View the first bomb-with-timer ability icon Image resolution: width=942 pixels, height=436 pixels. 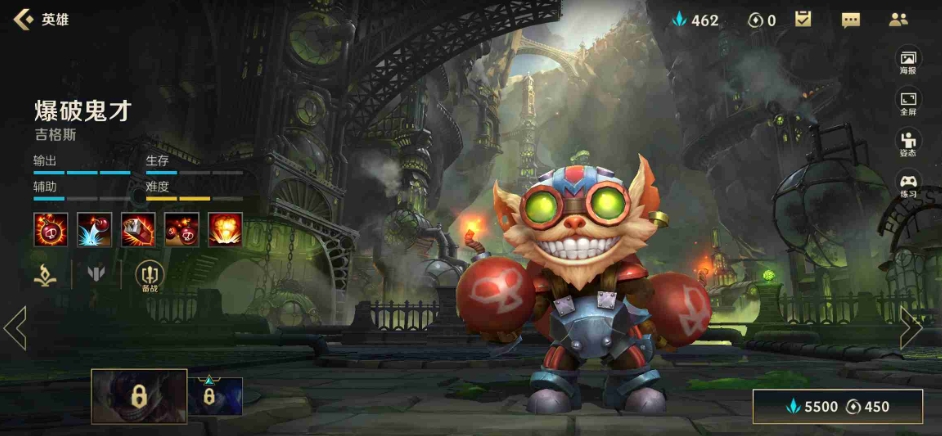[50, 229]
